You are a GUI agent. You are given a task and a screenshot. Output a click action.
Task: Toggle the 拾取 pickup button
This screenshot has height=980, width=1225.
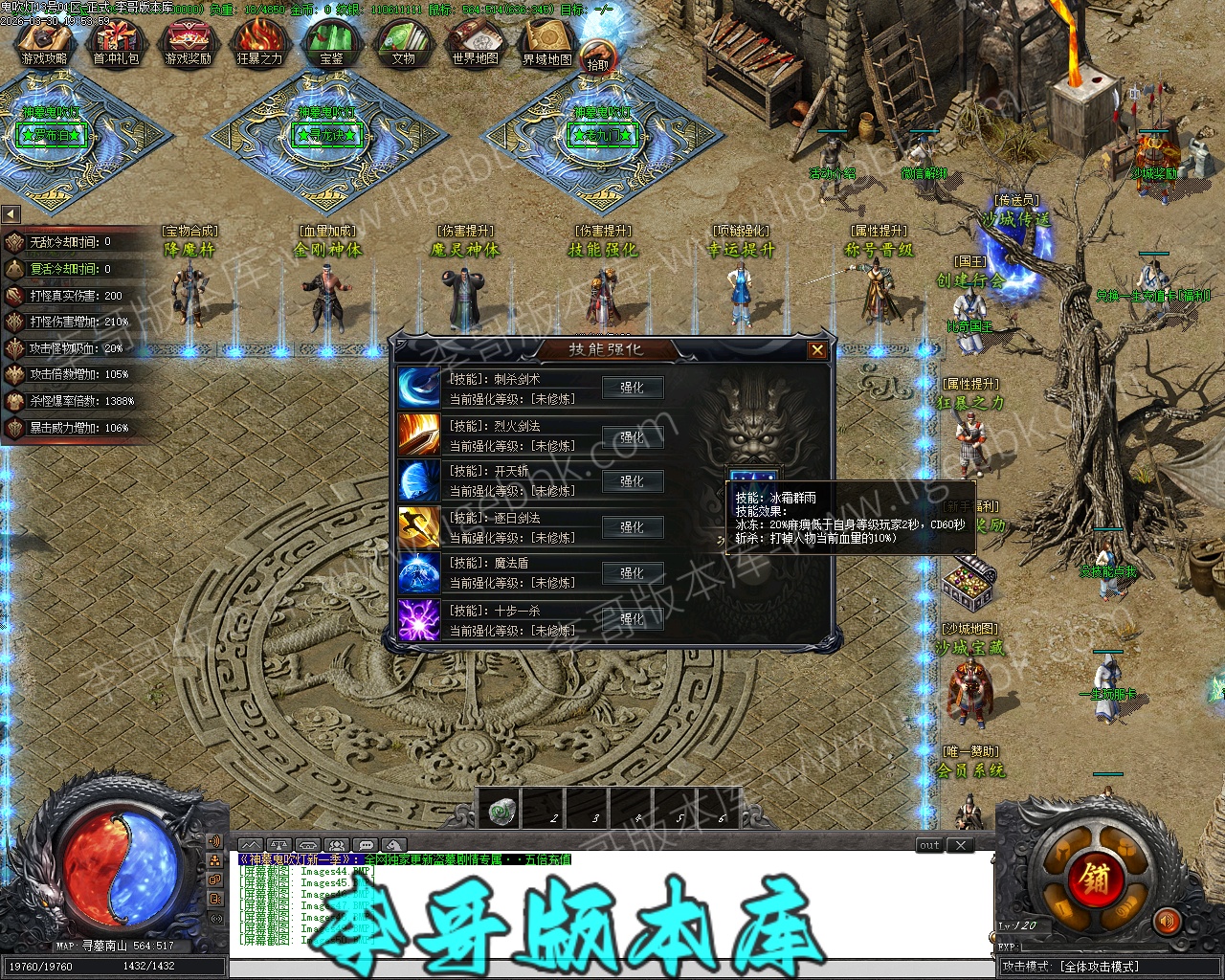[597, 59]
